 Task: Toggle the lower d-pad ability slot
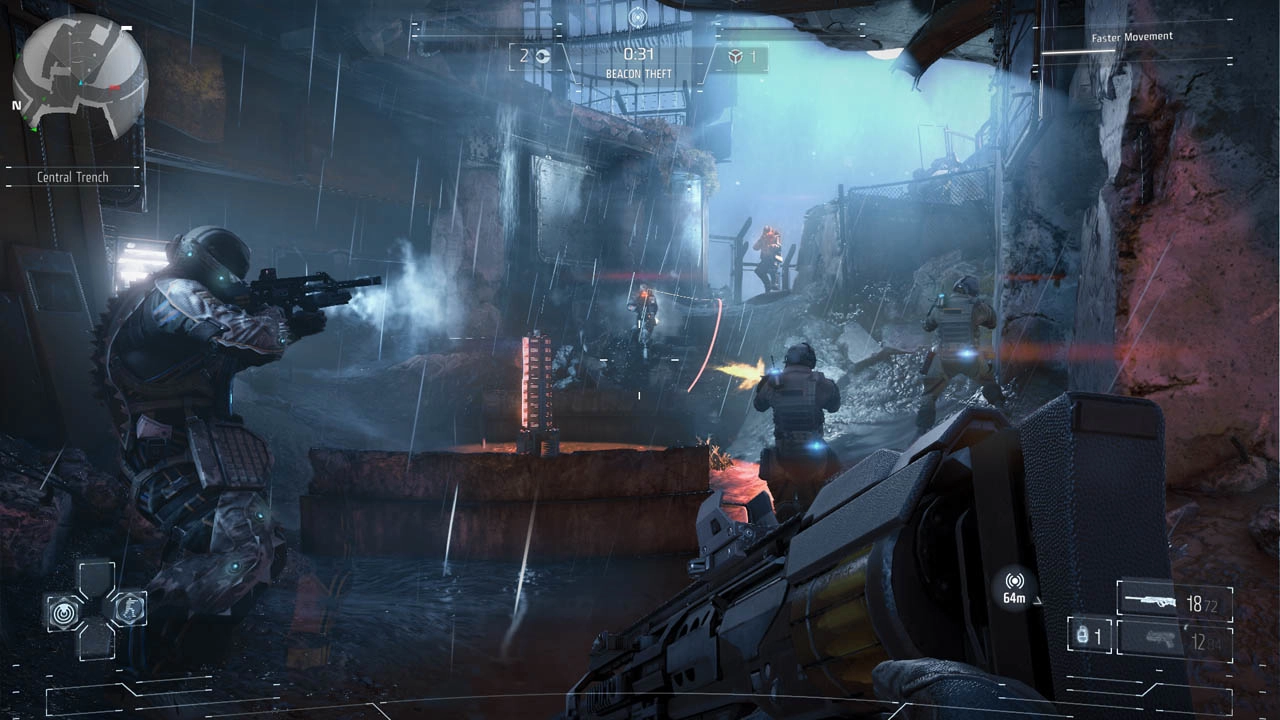click(97, 644)
